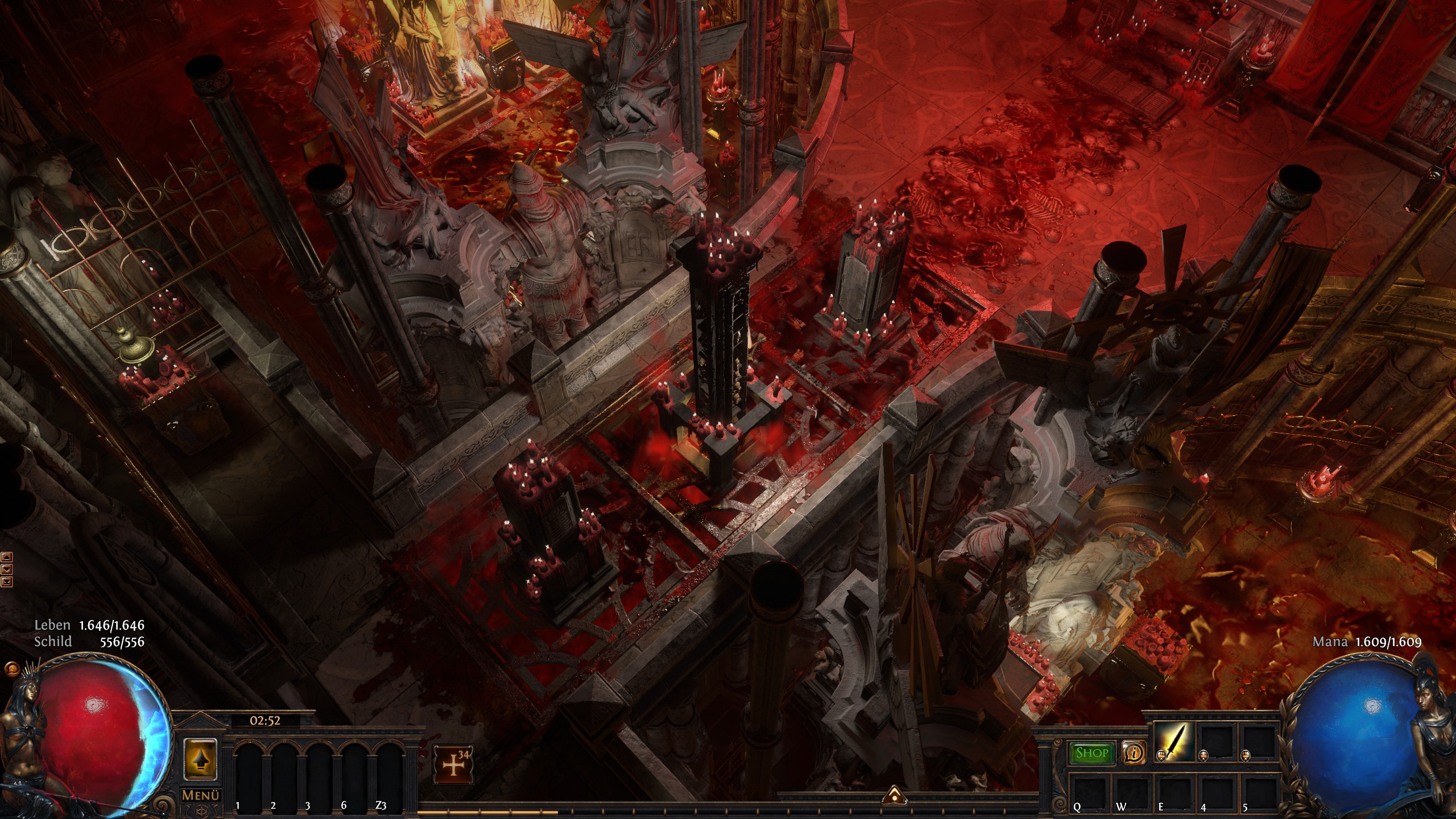The height and width of the screenshot is (819, 1456).
Task: Click the chat scroll-up arrow button
Action: 7,557
